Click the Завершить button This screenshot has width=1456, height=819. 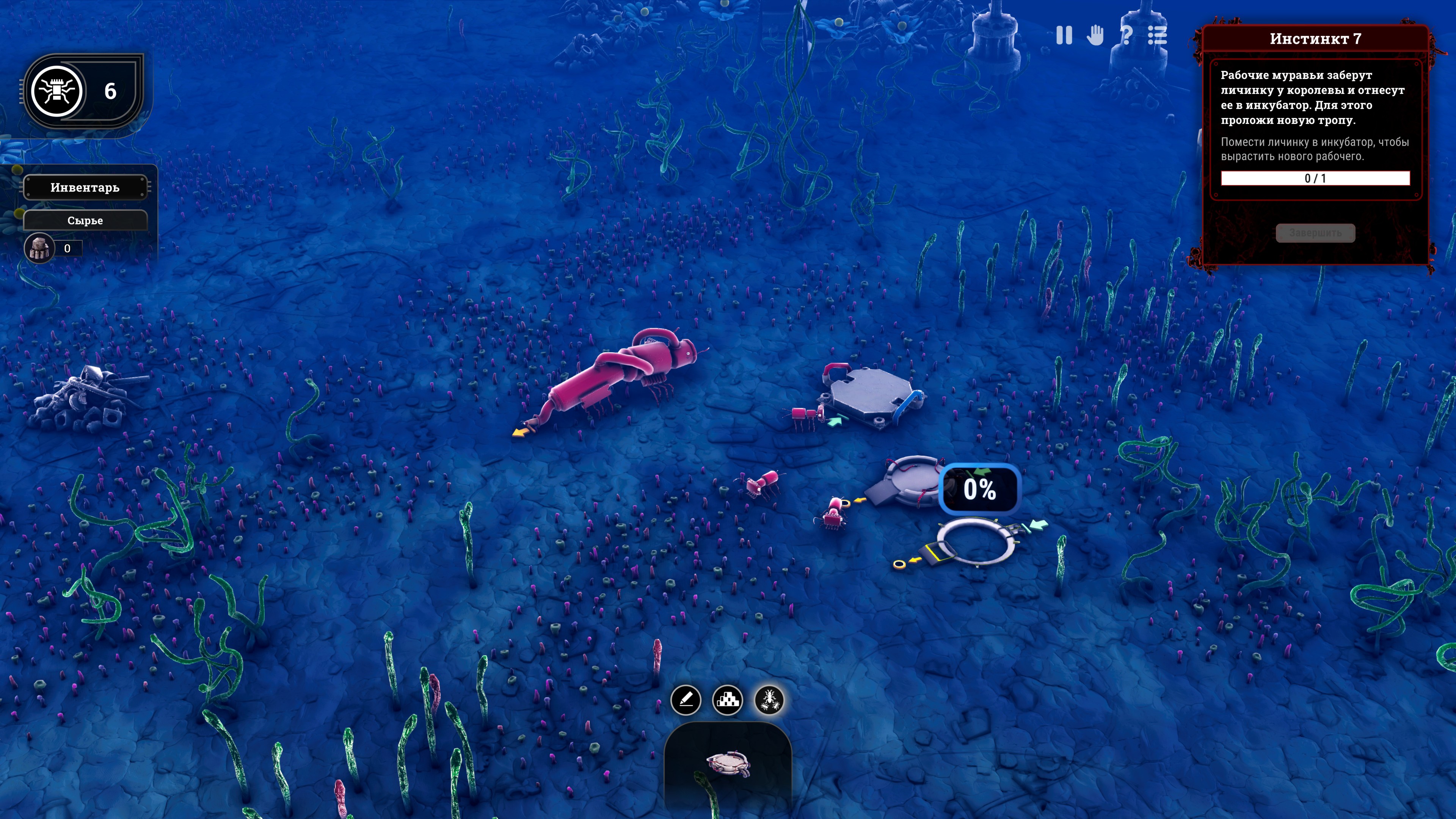click(1315, 233)
